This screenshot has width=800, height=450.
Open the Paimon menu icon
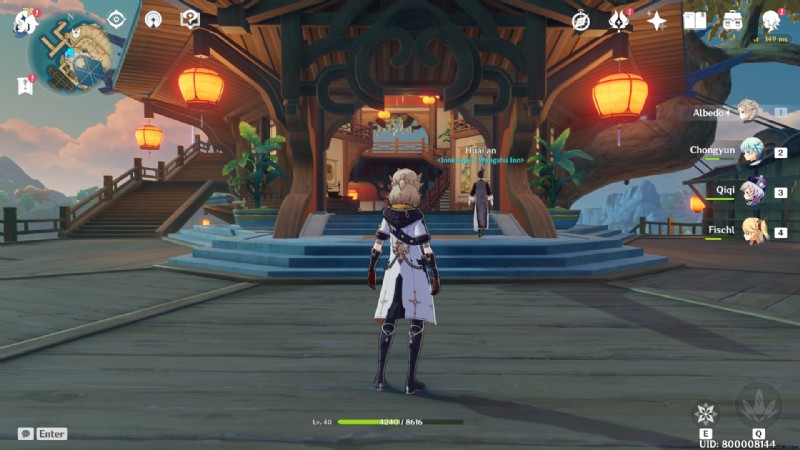[x=24, y=21]
